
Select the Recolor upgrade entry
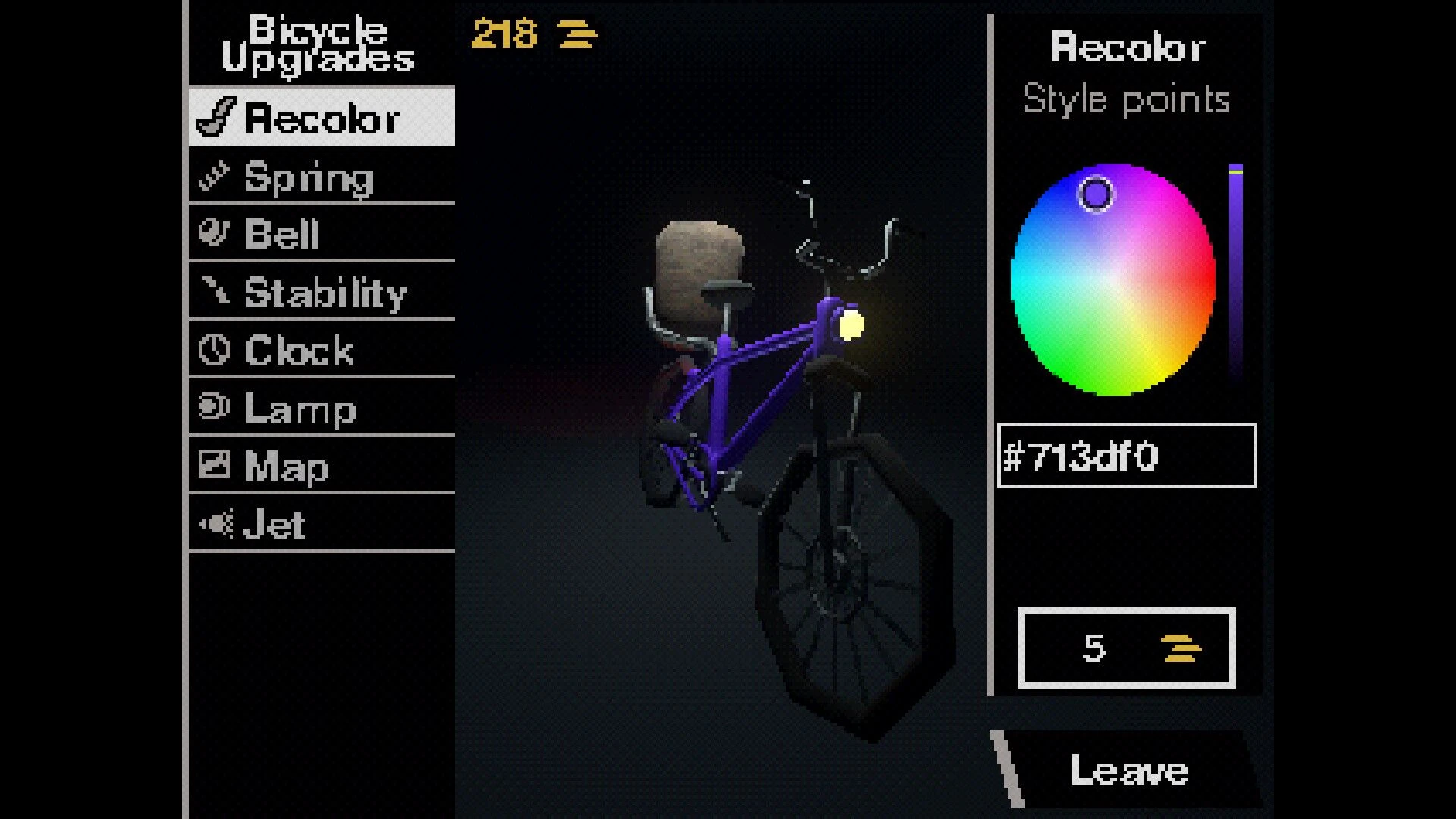pos(322,118)
